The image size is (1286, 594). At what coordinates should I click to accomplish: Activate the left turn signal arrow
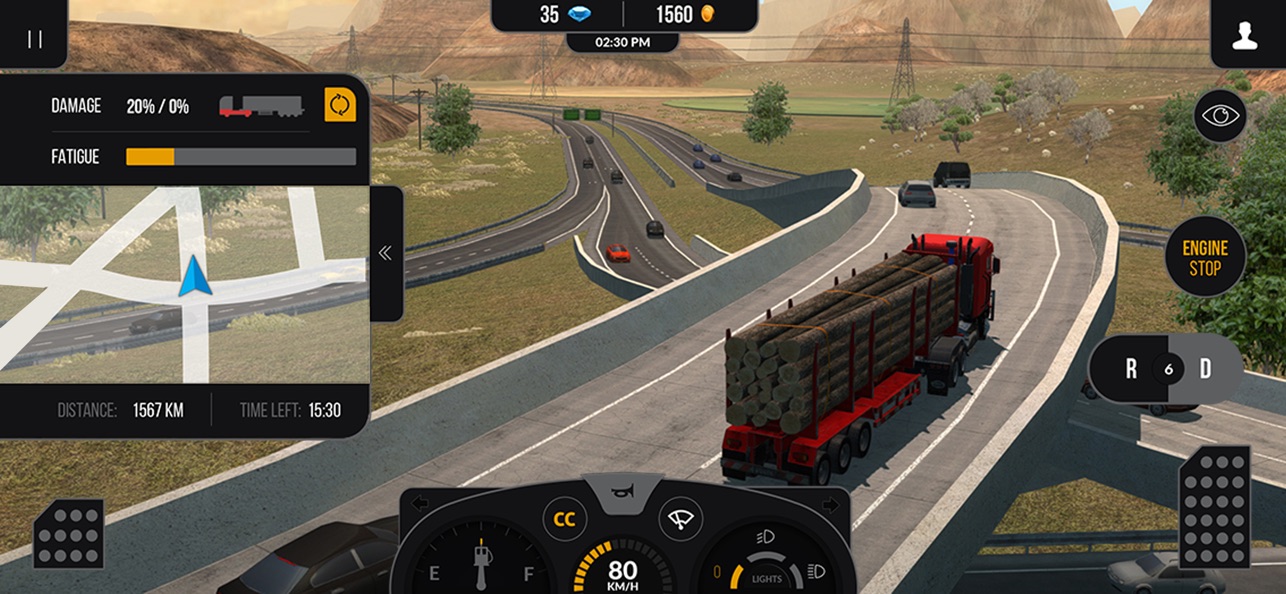[x=420, y=503]
